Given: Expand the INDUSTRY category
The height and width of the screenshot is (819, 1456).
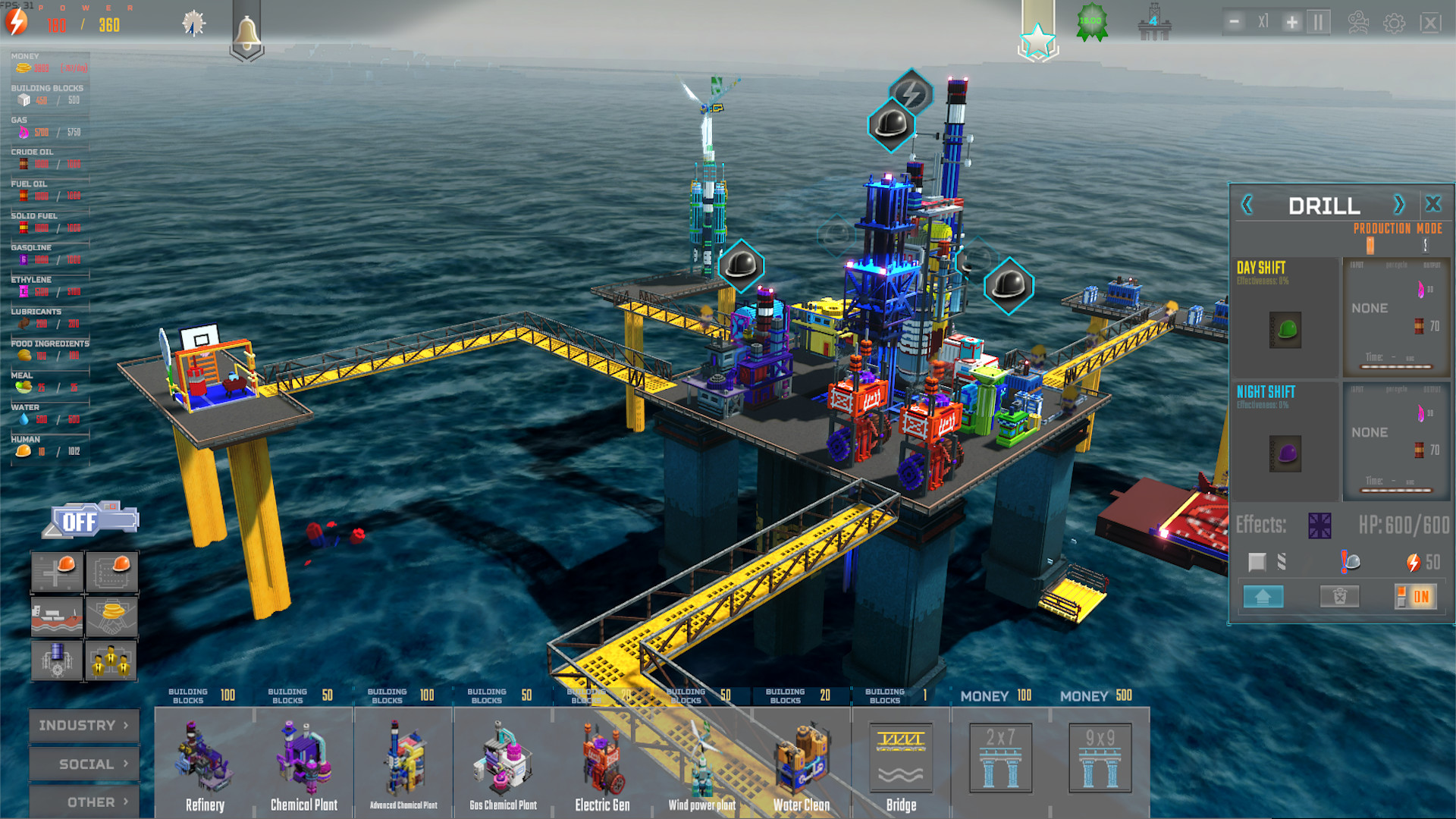Looking at the screenshot, I should (x=83, y=725).
